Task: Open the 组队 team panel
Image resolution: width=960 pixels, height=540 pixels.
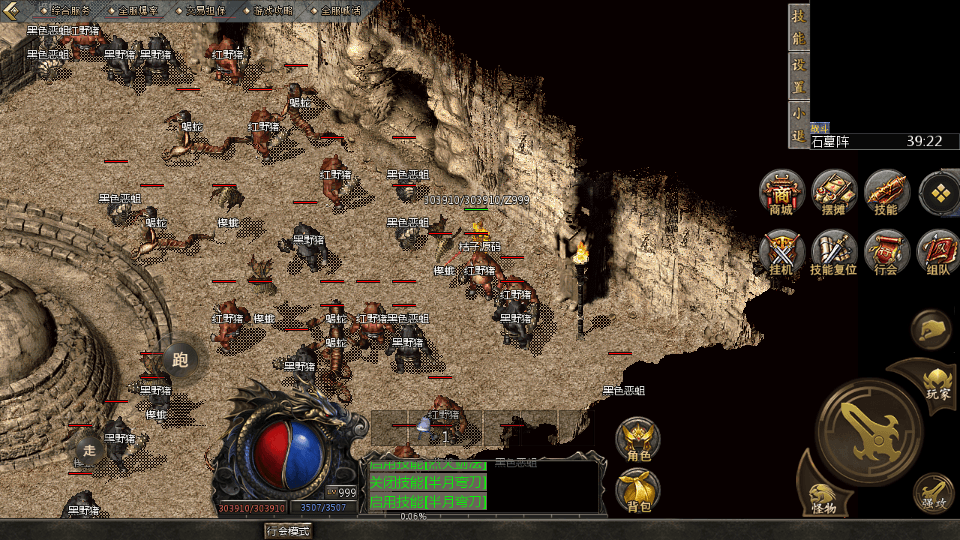Action: pyautogui.click(x=938, y=253)
